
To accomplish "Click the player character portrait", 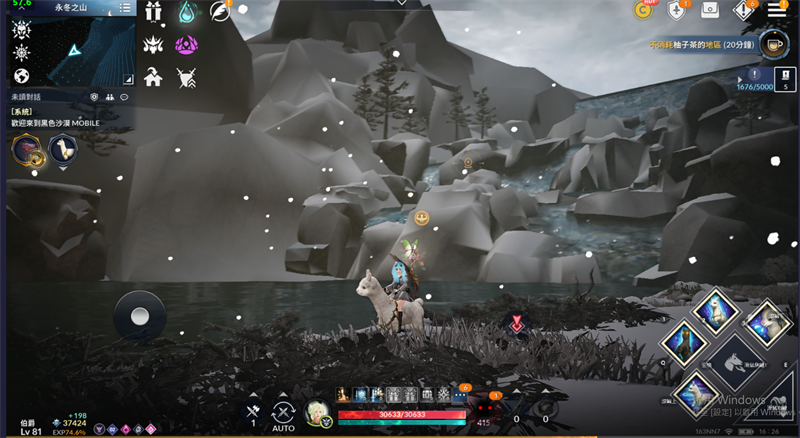I will pyautogui.click(x=318, y=412).
